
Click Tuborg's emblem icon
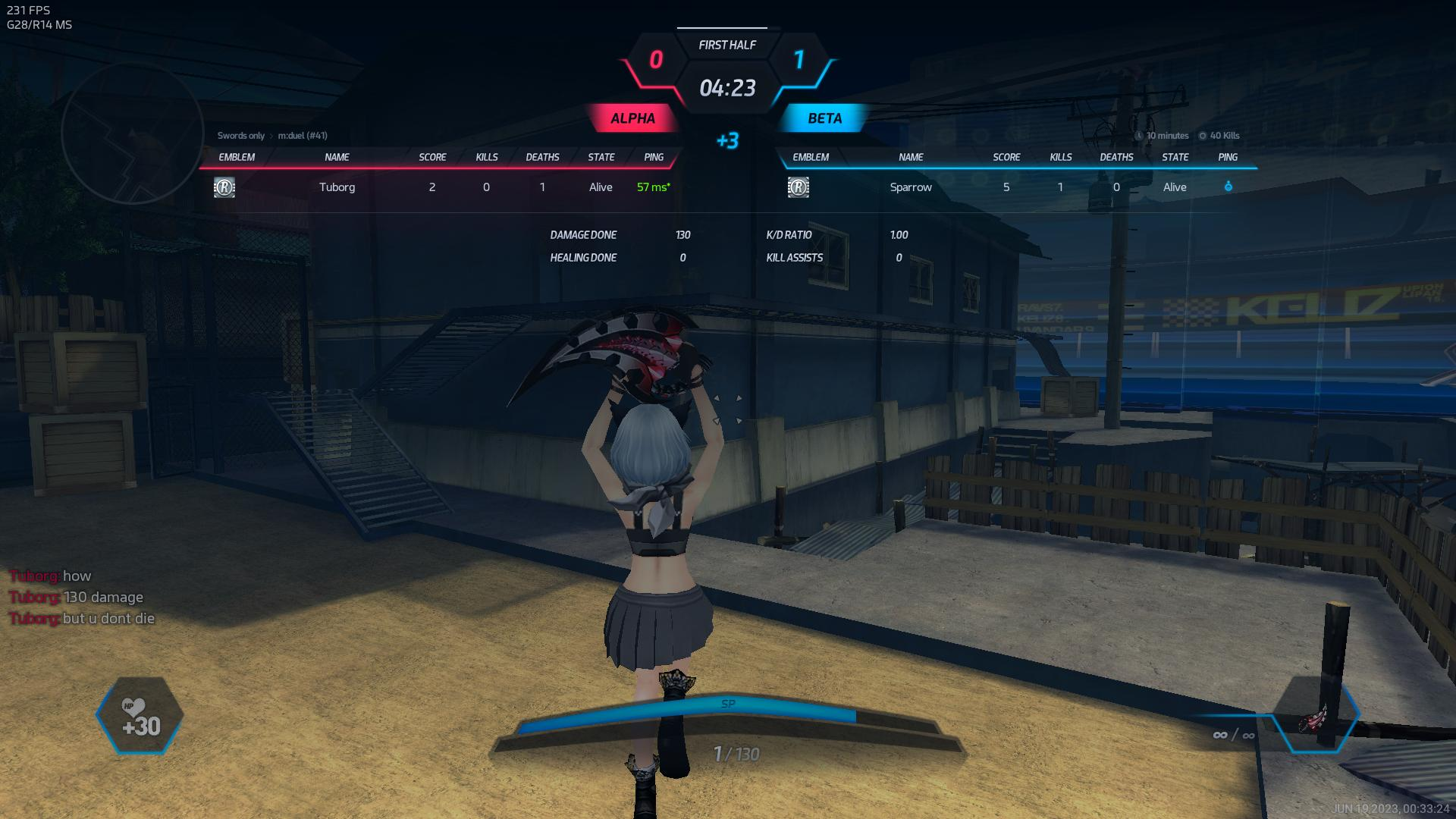tap(224, 187)
